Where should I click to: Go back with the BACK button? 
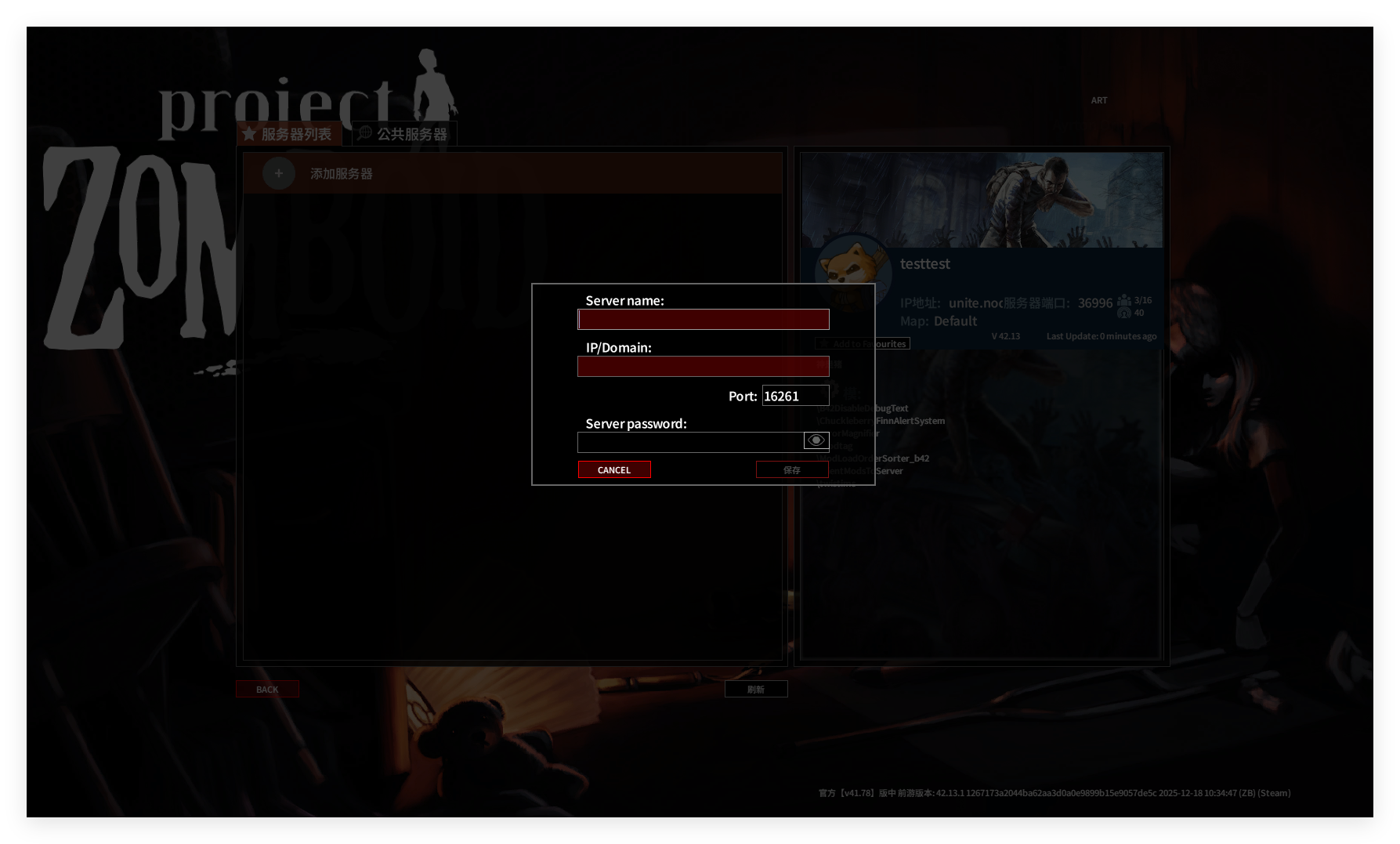click(267, 689)
